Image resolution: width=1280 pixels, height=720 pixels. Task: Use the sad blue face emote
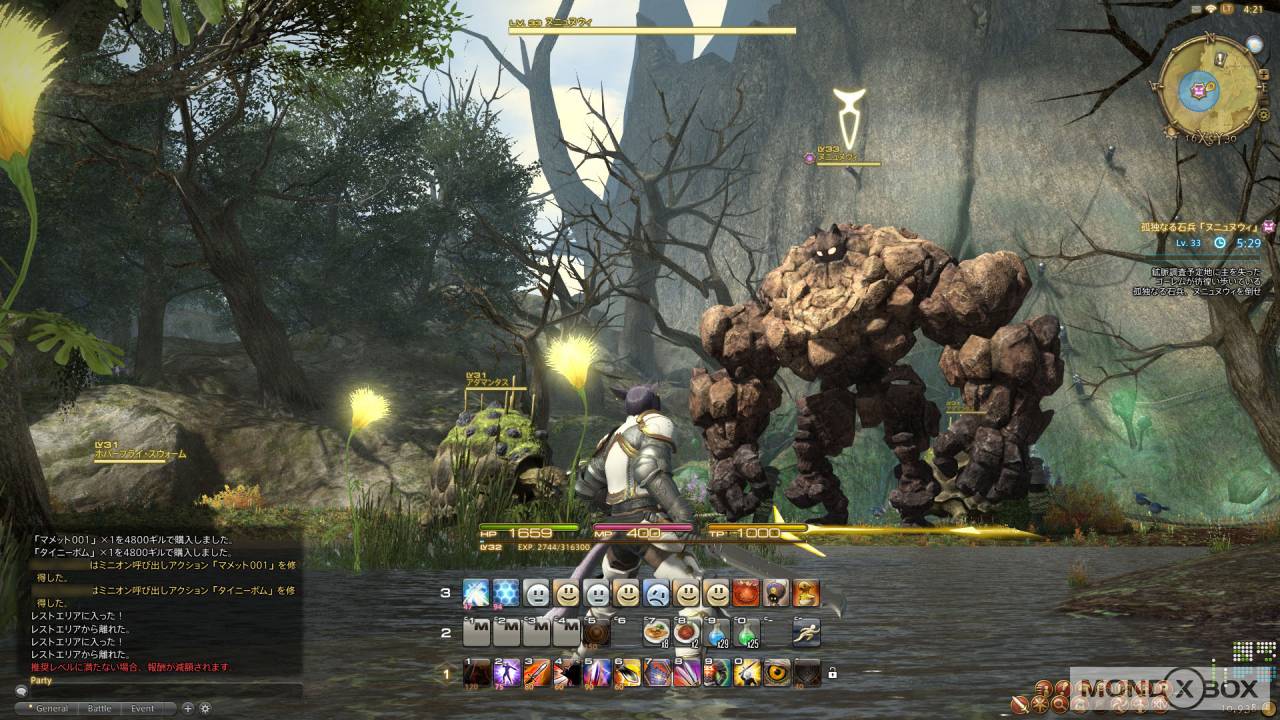(656, 593)
